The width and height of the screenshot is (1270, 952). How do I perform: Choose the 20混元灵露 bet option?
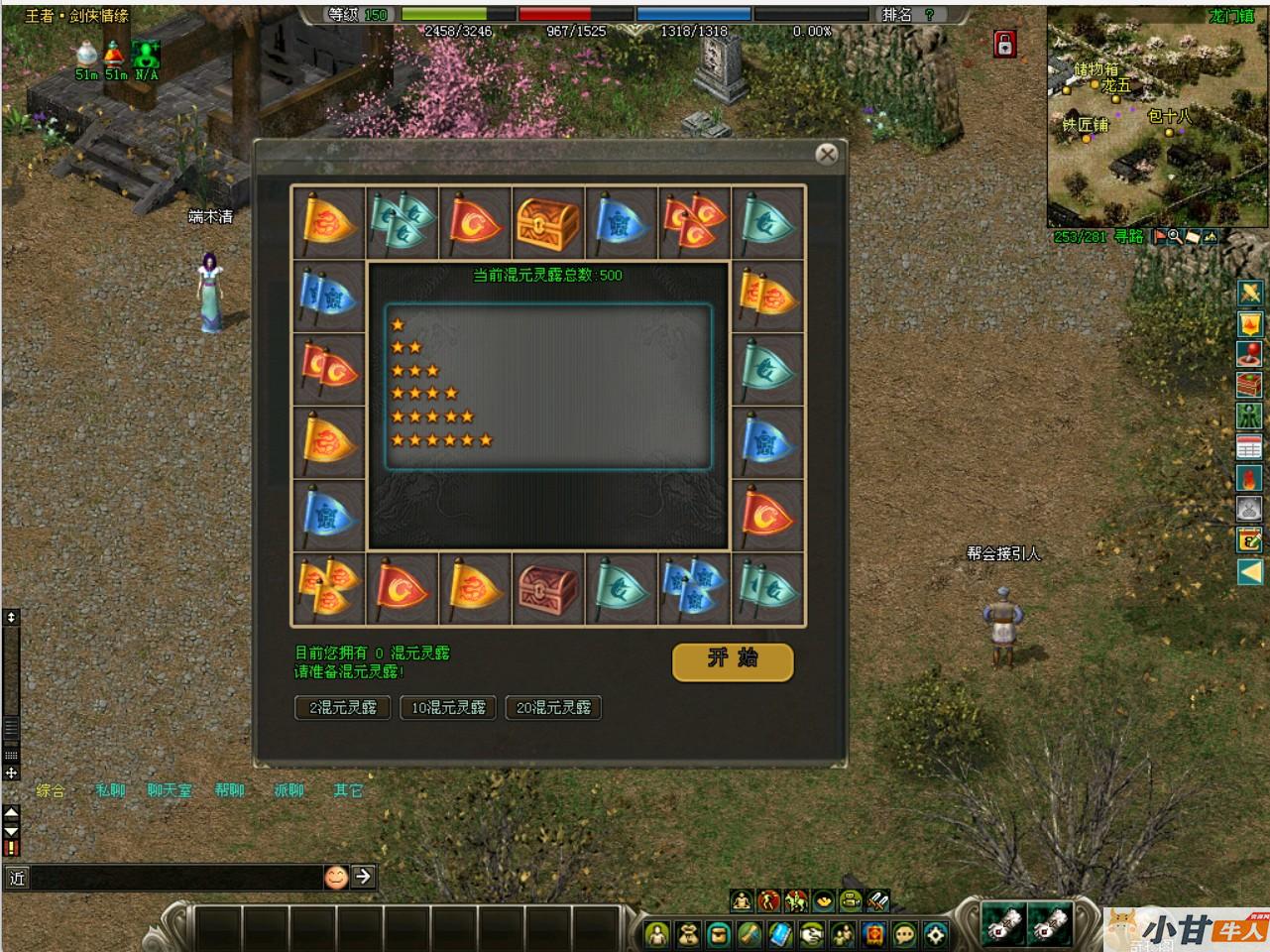click(553, 707)
